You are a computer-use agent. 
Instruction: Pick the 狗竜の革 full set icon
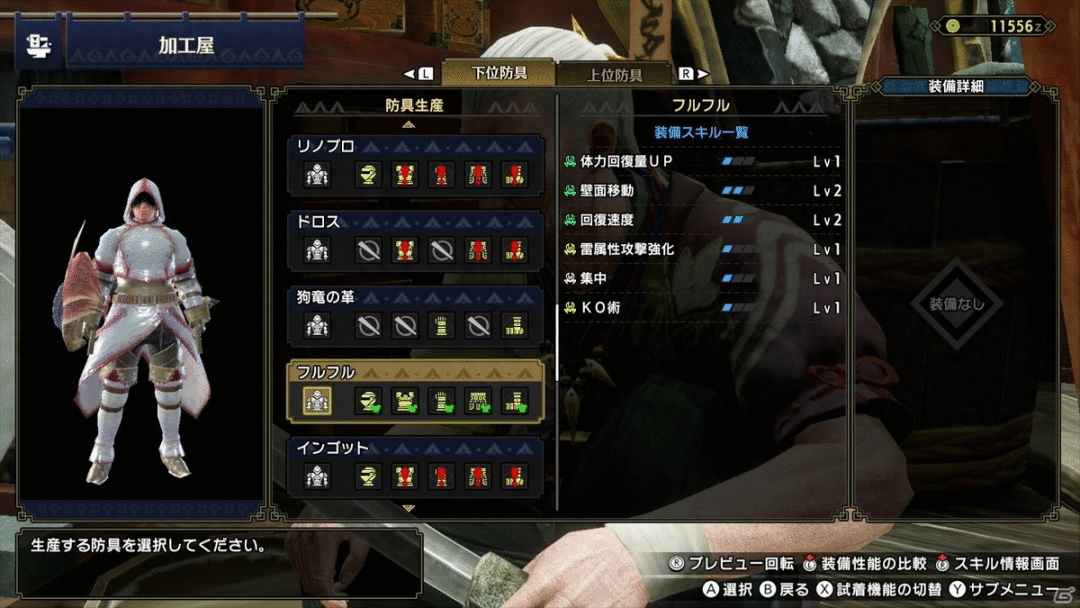coord(317,325)
